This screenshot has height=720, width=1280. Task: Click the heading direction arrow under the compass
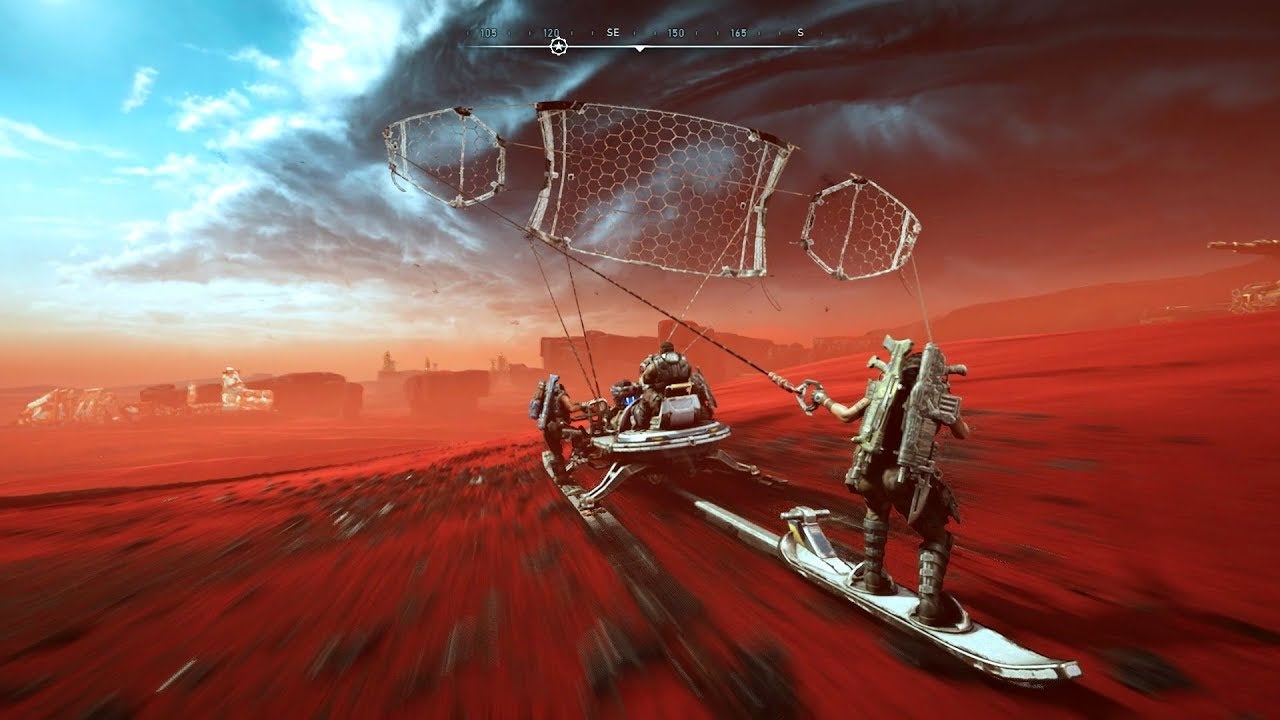(640, 49)
